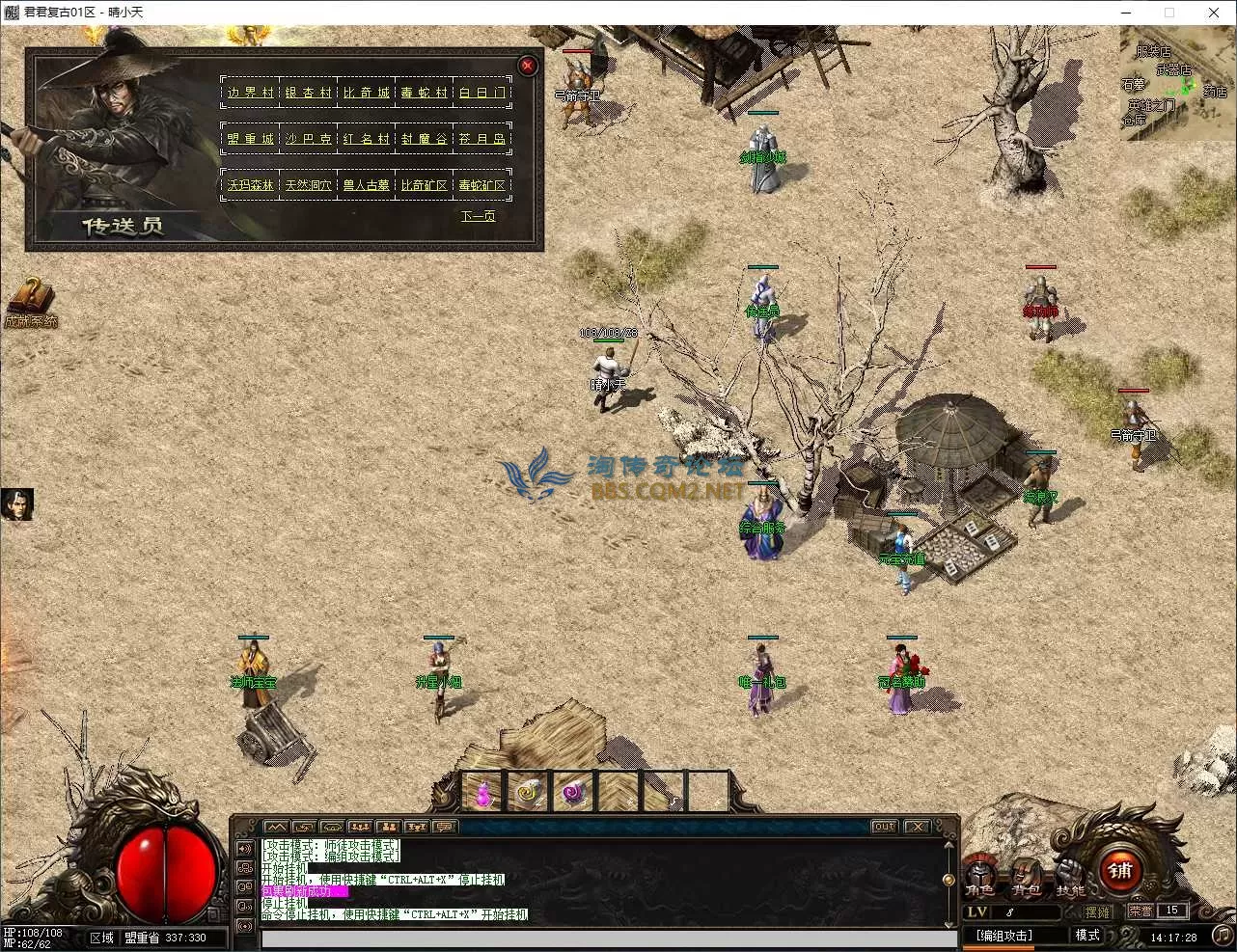Image resolution: width=1237 pixels, height=952 pixels.
Task: Teleport to 边界村 in the teleporter panel
Action: tap(251, 93)
